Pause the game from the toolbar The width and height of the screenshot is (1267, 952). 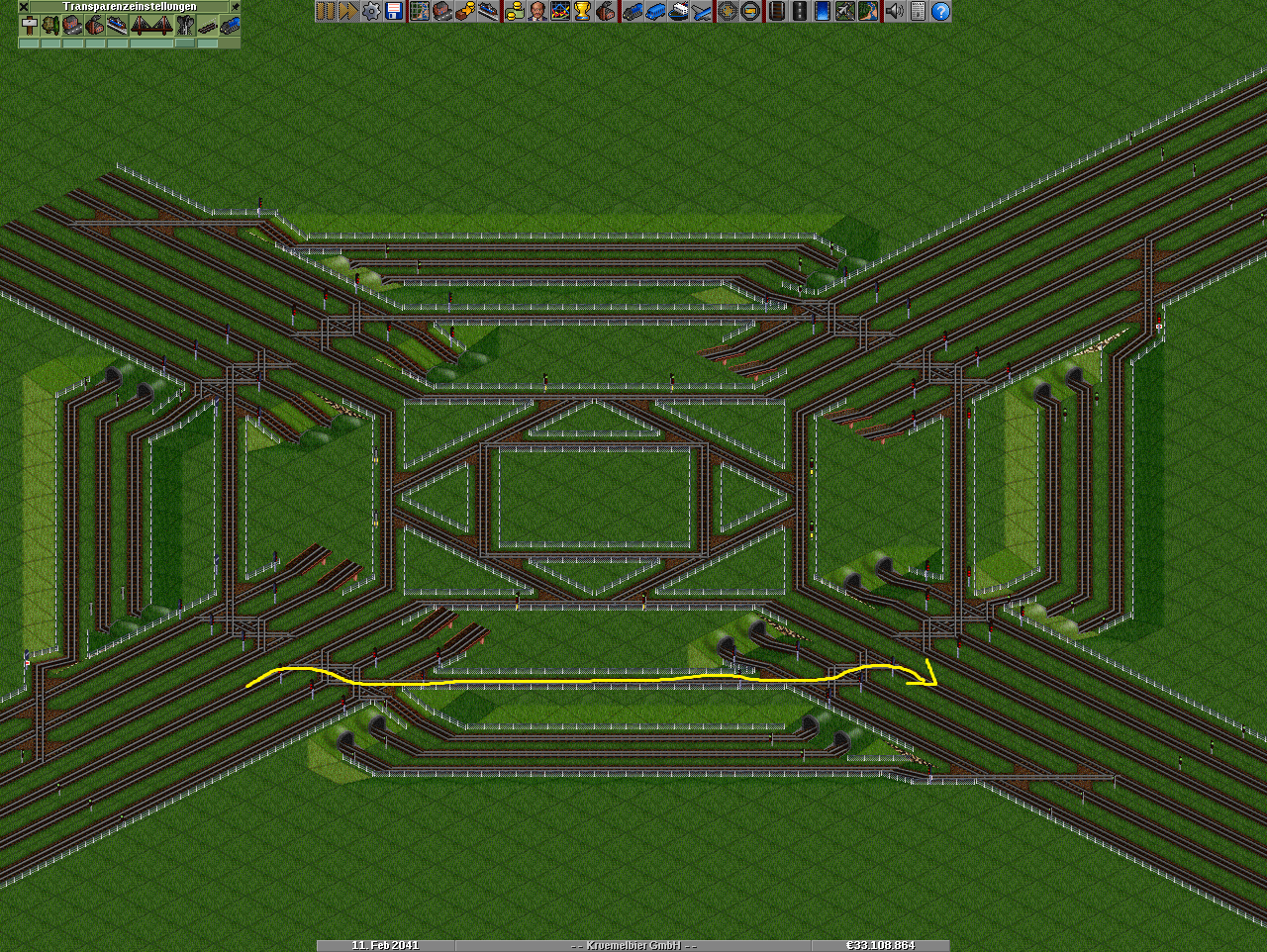click(x=325, y=11)
